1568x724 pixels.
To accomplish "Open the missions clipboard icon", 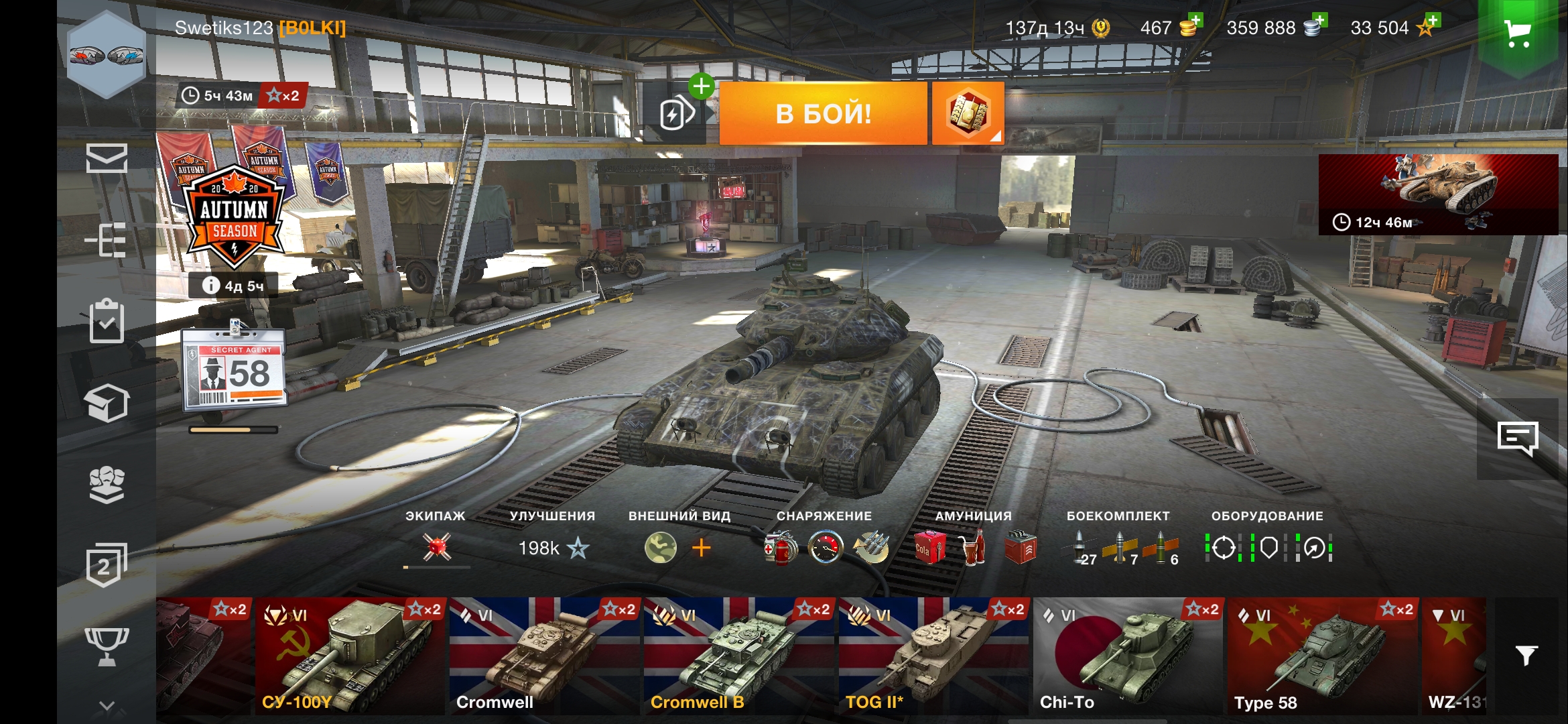I will (107, 321).
